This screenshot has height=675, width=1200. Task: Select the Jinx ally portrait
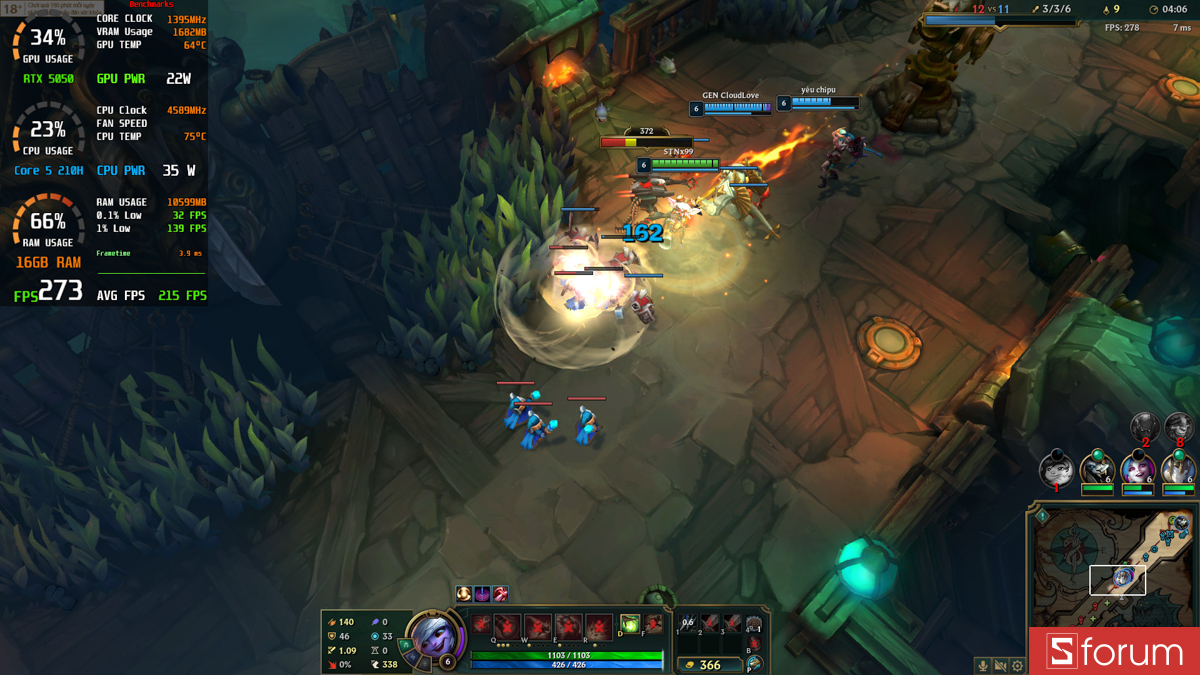pos(1138,468)
